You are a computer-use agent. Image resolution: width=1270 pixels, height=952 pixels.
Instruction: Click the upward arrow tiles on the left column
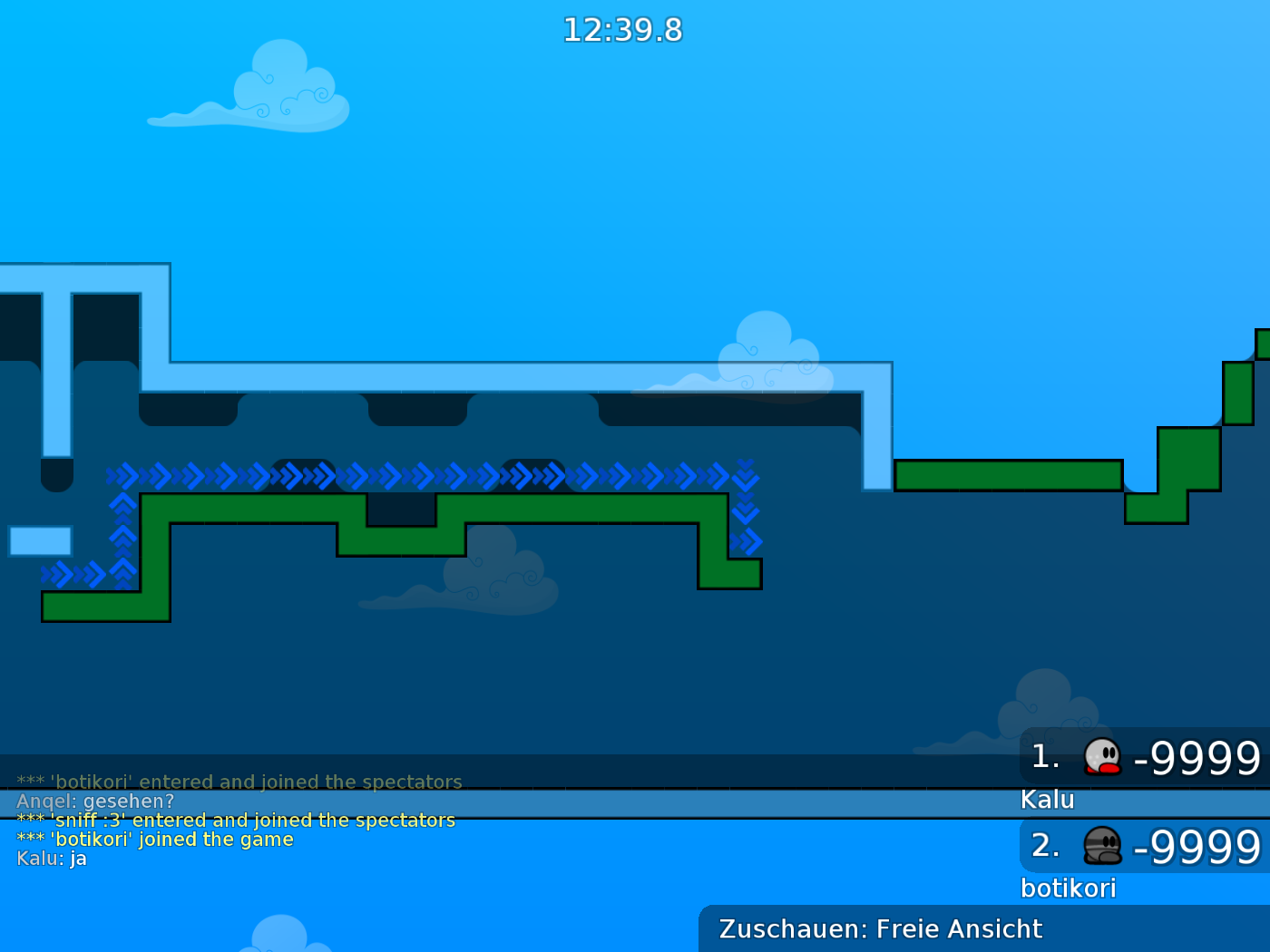[x=122, y=535]
